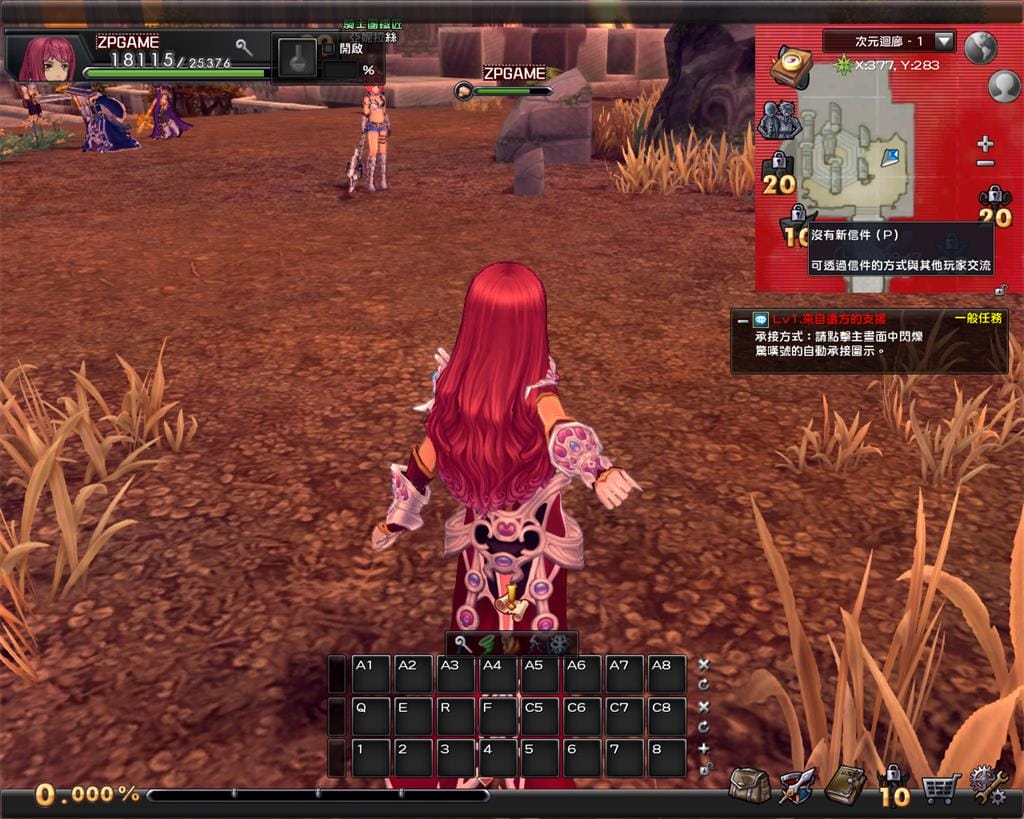Open the gear and wrench settings
Viewport: 1024px width, 819px height.
[x=988, y=786]
